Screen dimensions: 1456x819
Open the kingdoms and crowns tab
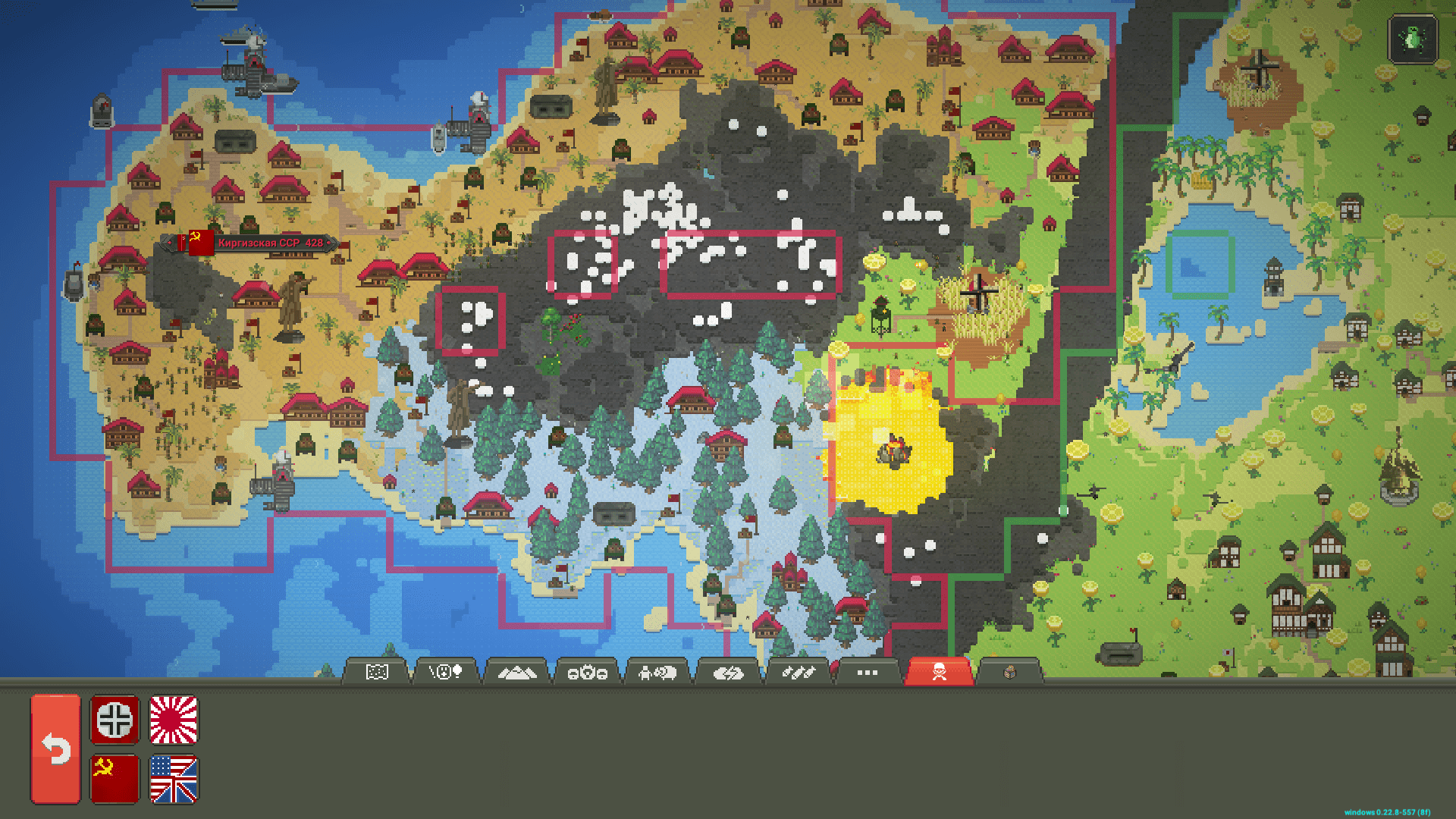click(587, 670)
